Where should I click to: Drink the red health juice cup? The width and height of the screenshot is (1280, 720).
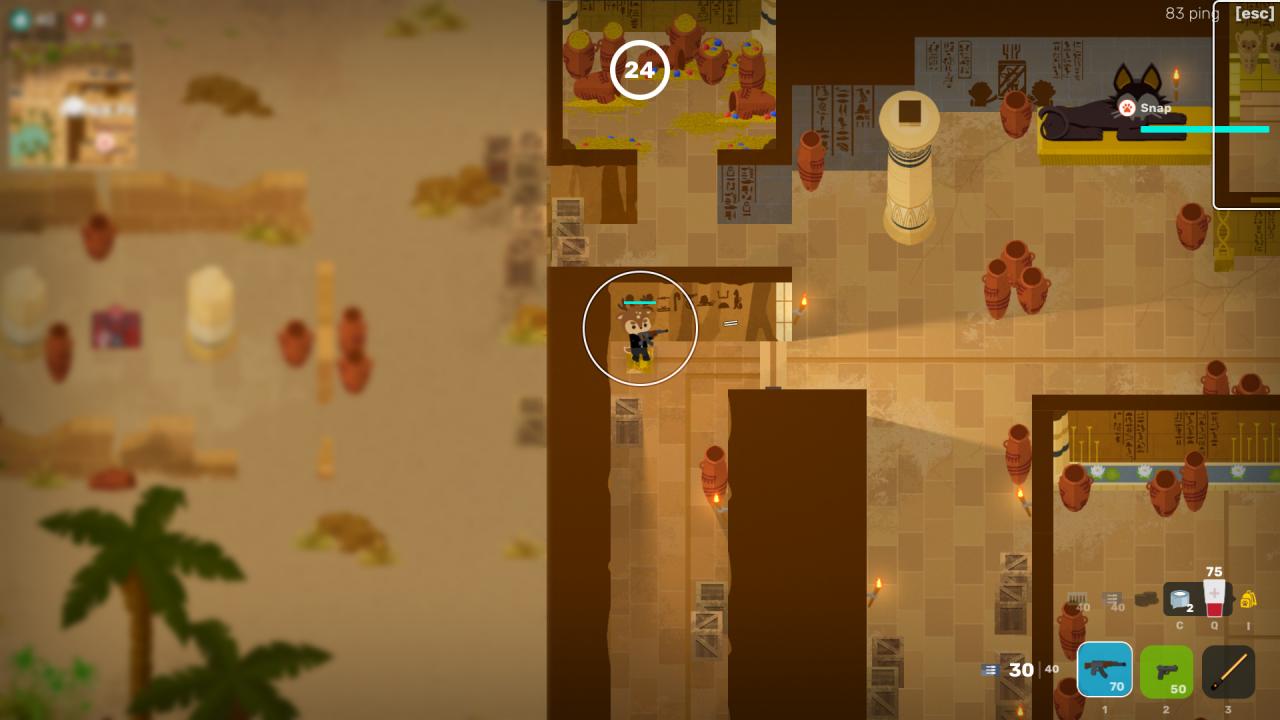[1214, 598]
